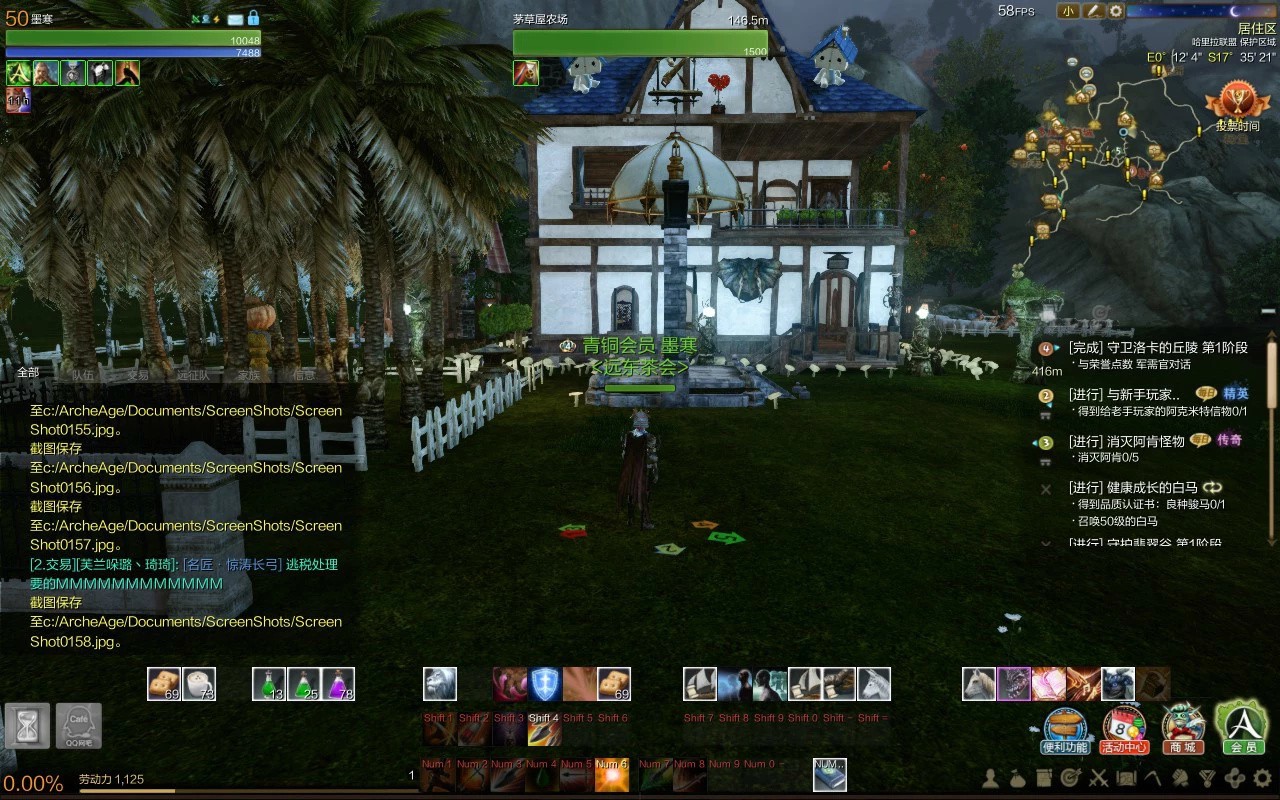
Task: Open the 会员 membership panel
Action: pyautogui.click(x=1241, y=727)
